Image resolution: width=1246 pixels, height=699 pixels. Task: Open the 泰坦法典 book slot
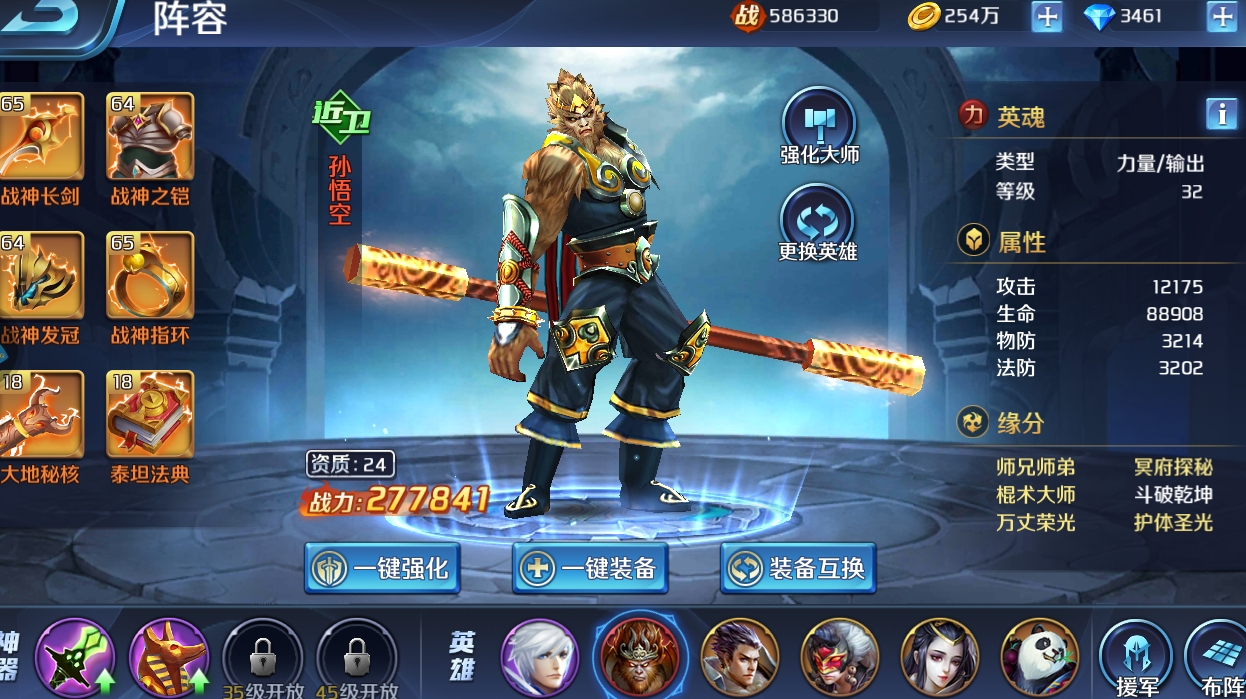(x=150, y=415)
